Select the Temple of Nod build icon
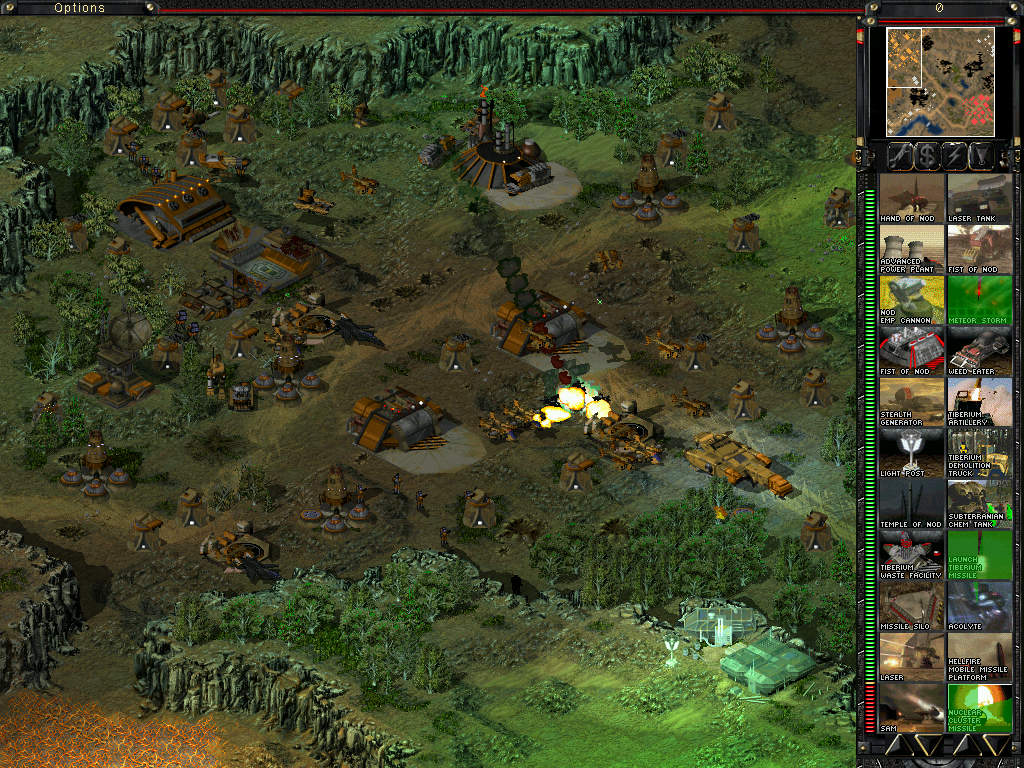1024x768 pixels. tap(911, 504)
